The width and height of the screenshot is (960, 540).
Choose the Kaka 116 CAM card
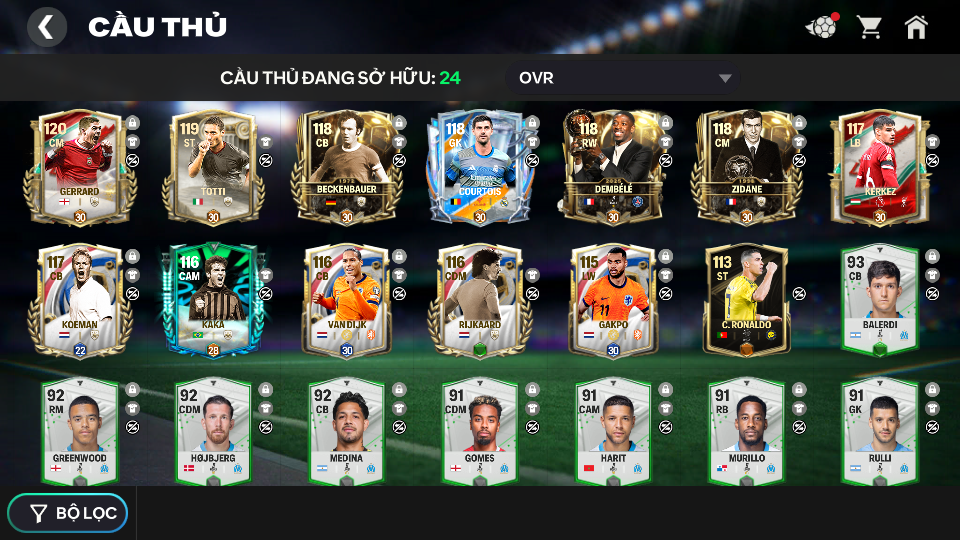click(x=214, y=300)
